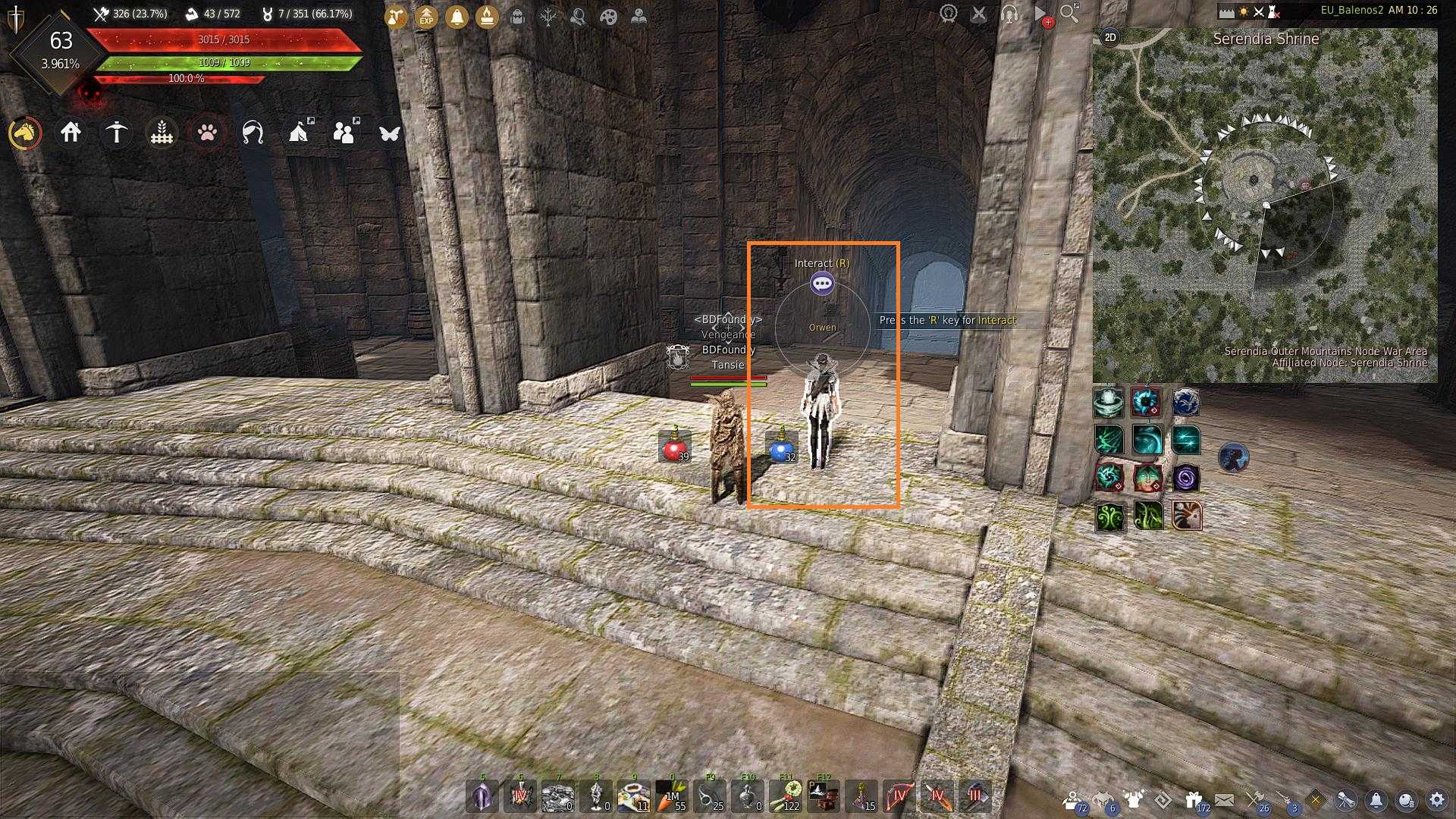Open the horse mount icon
Screen dimensions: 1456x819
pos(25,133)
